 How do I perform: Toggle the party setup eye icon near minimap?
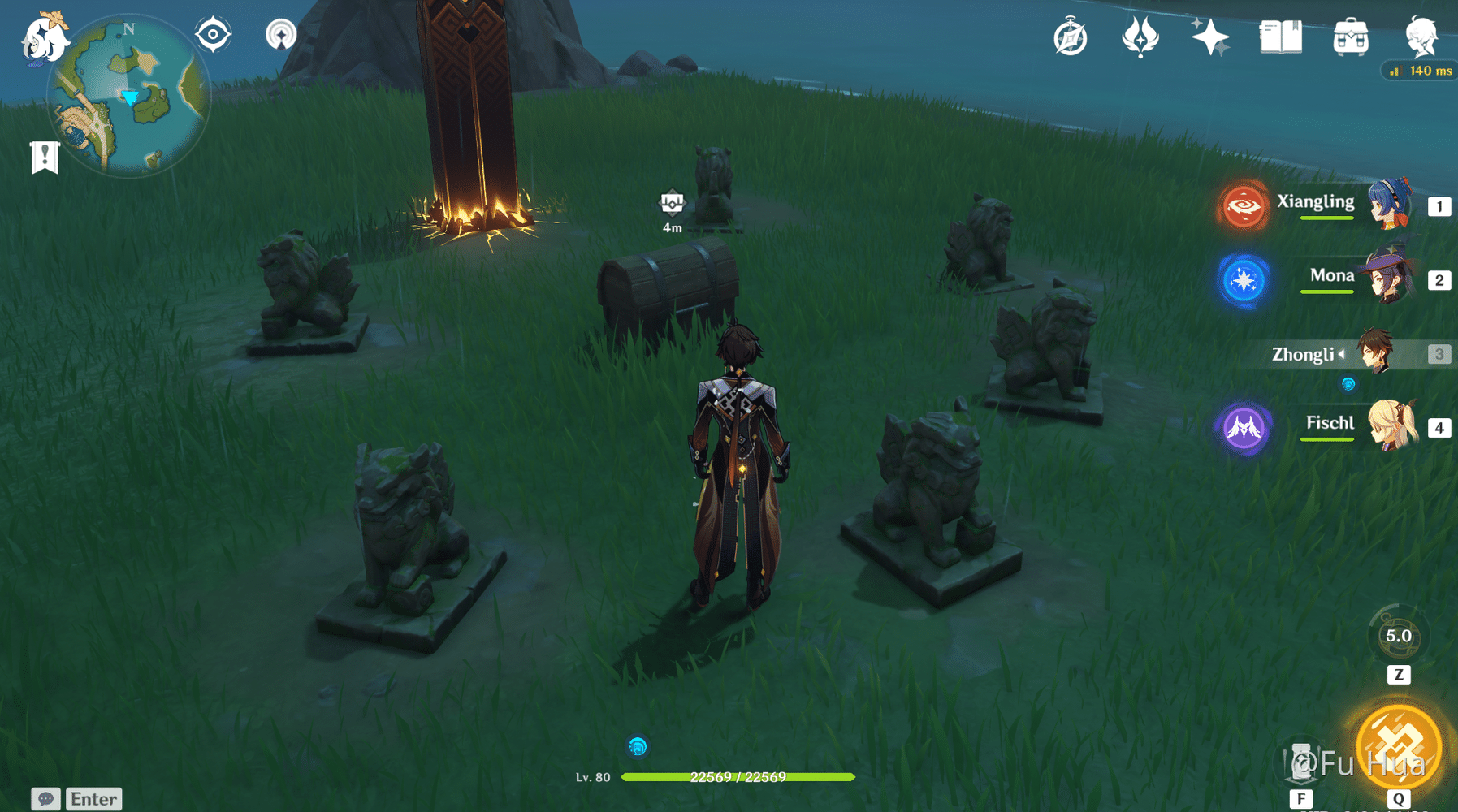pyautogui.click(x=213, y=32)
